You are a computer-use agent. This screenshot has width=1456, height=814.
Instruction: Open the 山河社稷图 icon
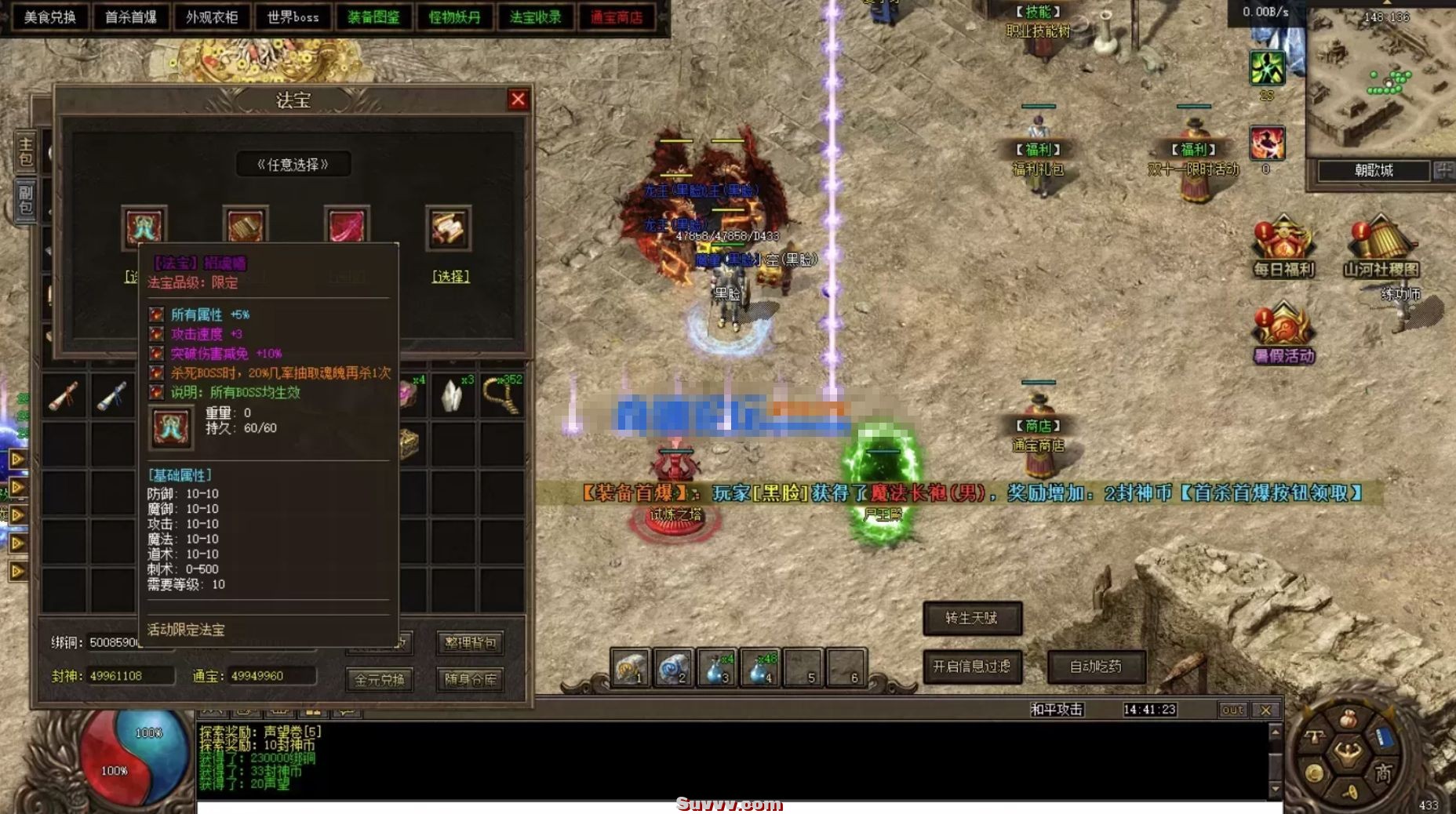click(1381, 246)
